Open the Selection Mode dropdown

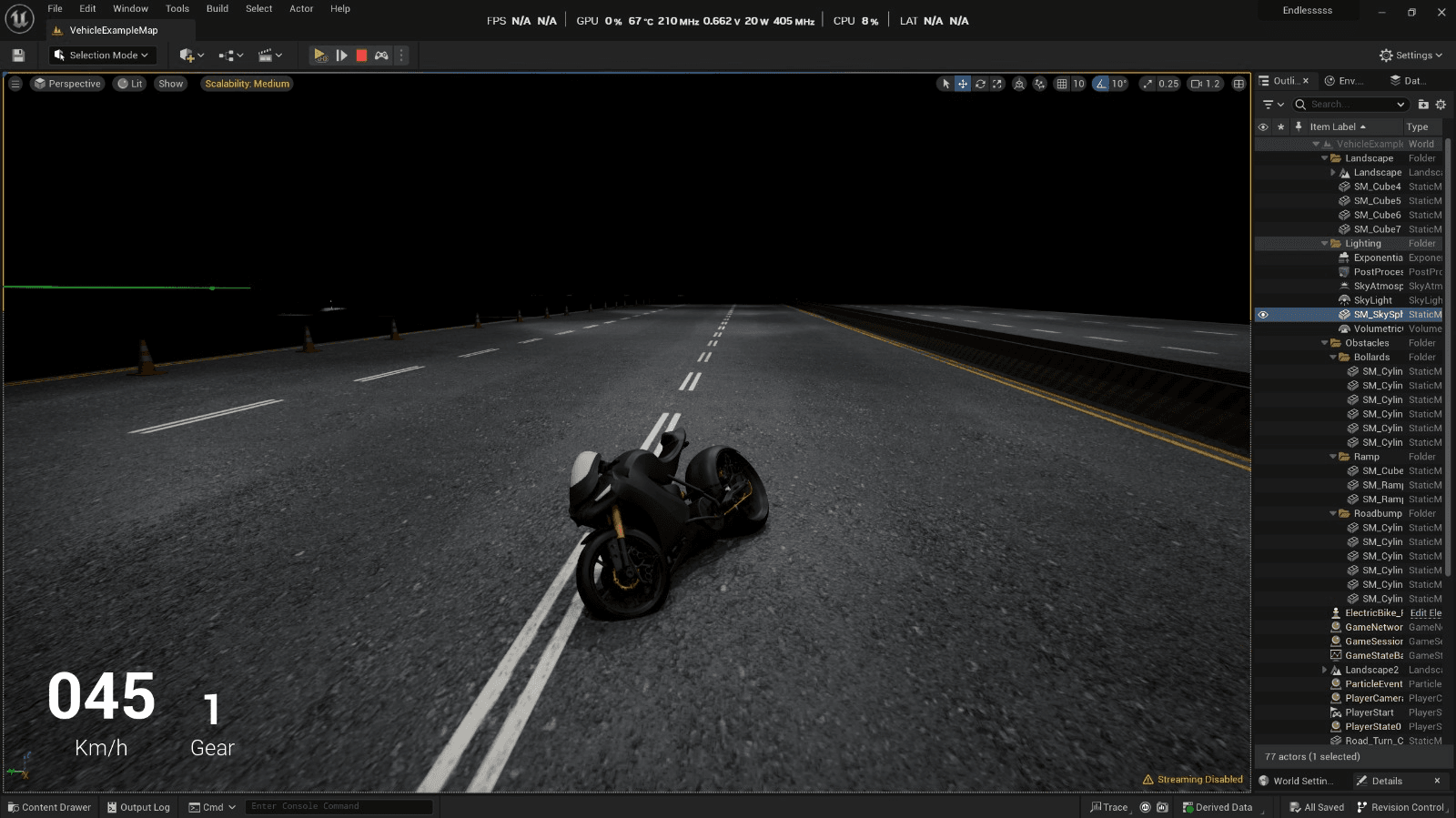click(x=102, y=55)
